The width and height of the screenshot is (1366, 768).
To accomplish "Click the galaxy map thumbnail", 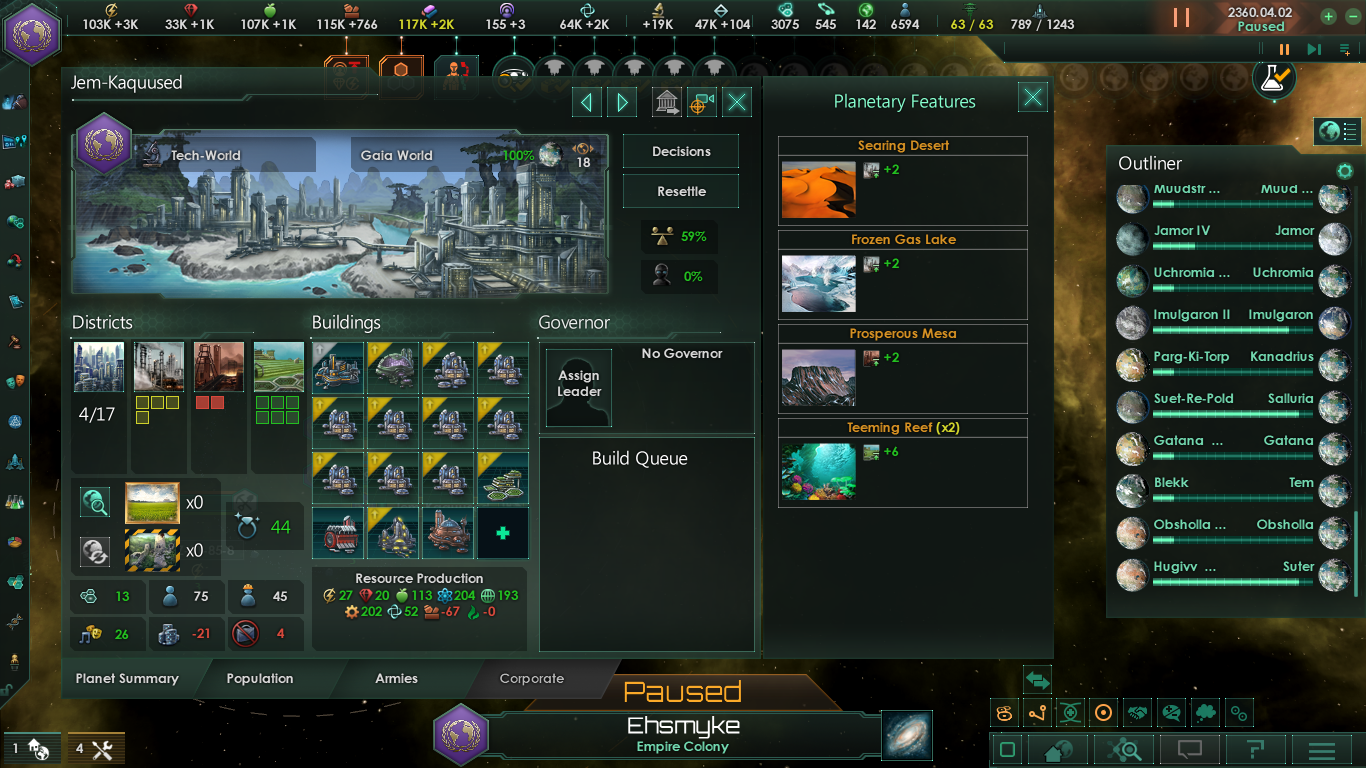I will (905, 736).
